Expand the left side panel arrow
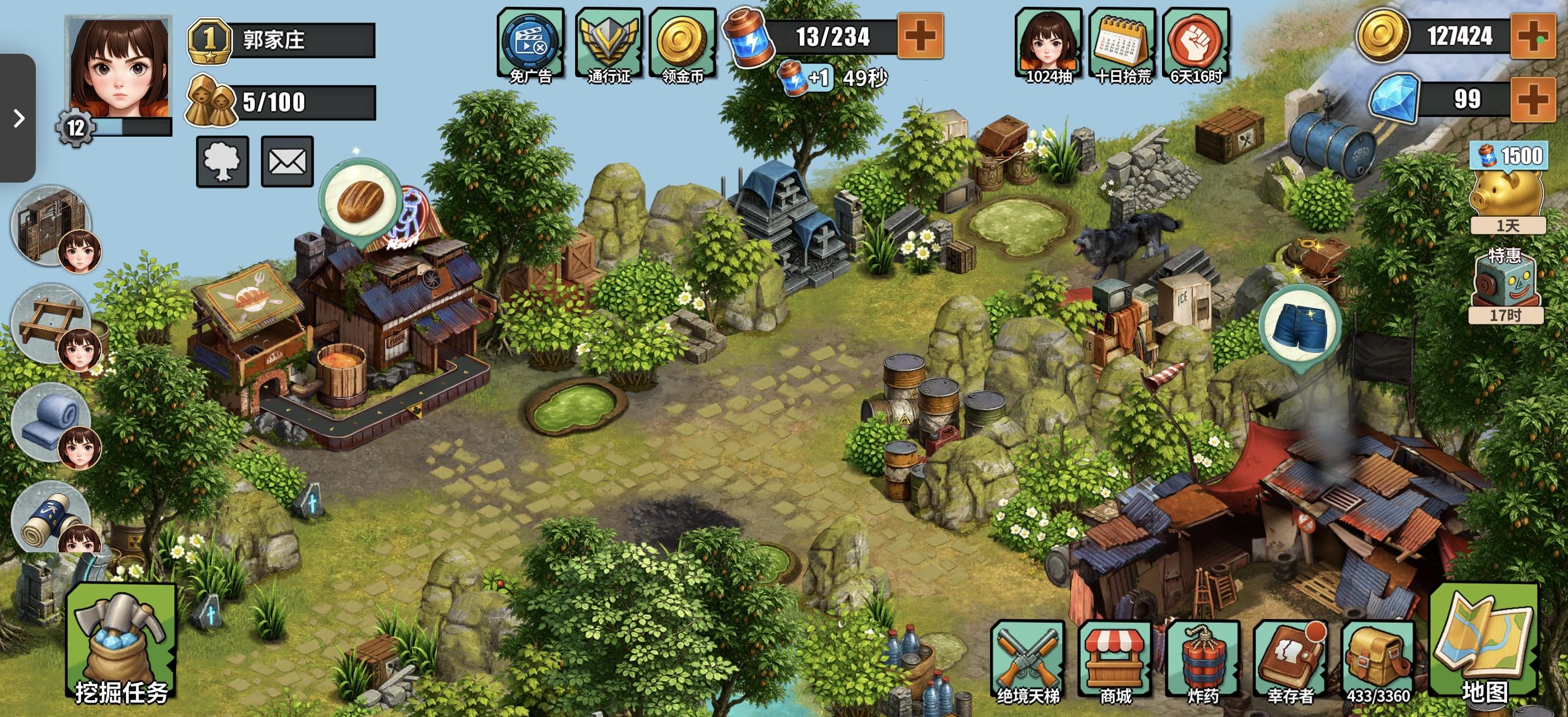This screenshot has width=1568, height=717. point(18,118)
